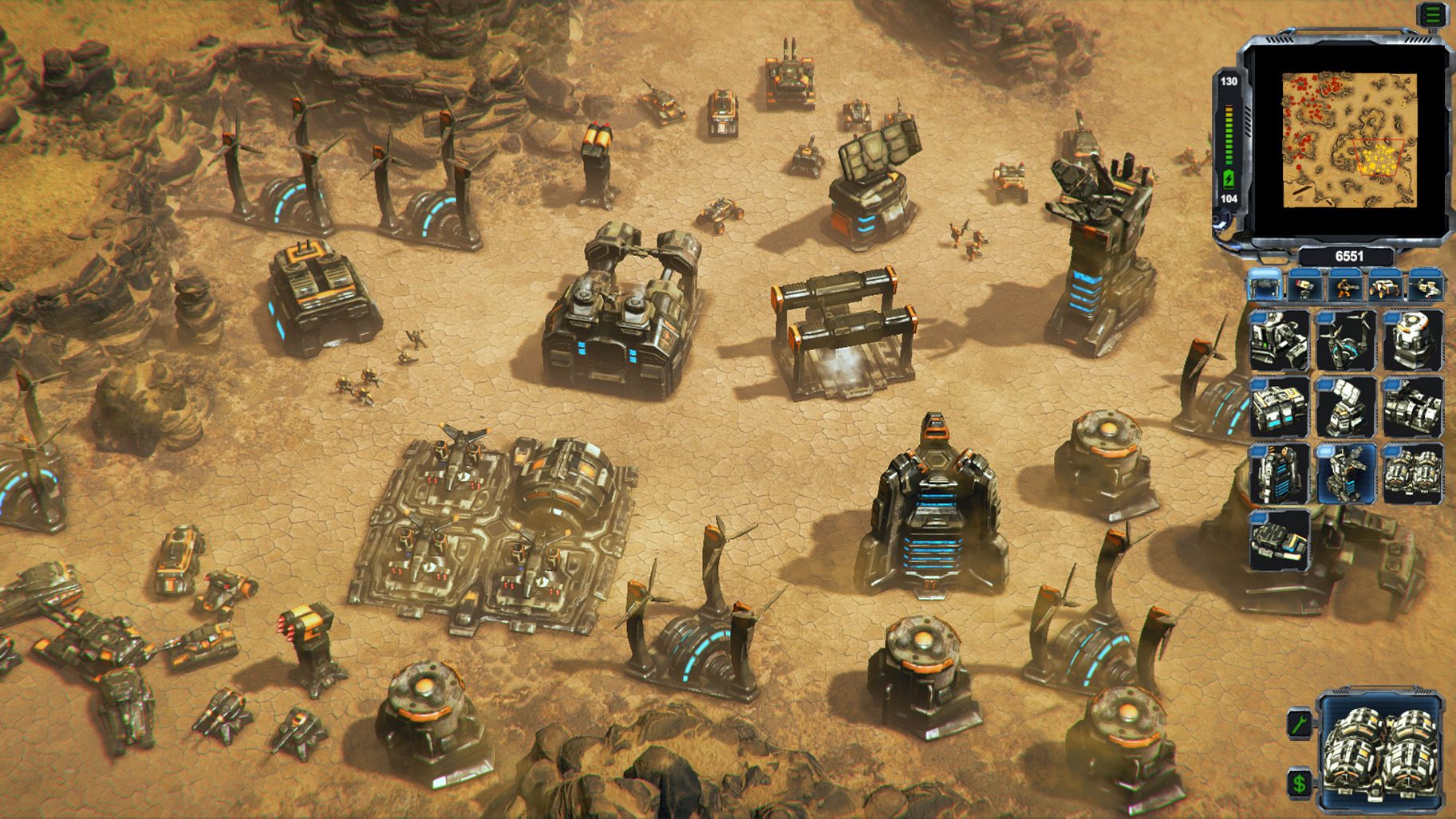Select the highlighted radar tower build icon

point(1346,474)
